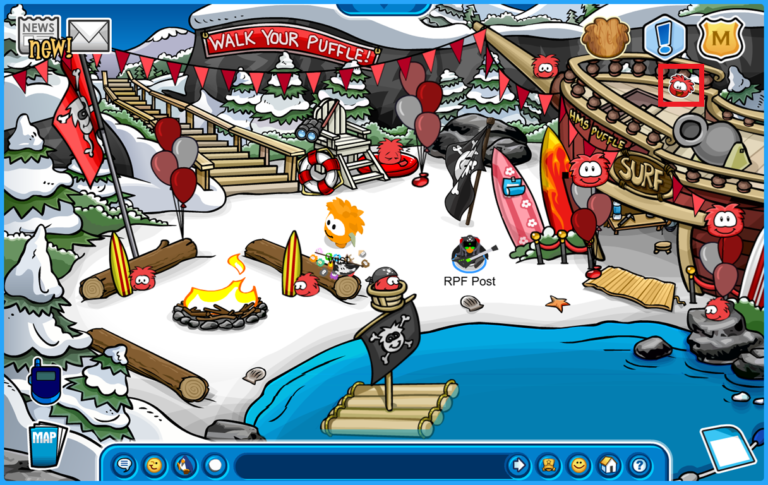Viewport: 768px width, 485px height.
Task: Open the smiley face buddy list
Action: (579, 465)
